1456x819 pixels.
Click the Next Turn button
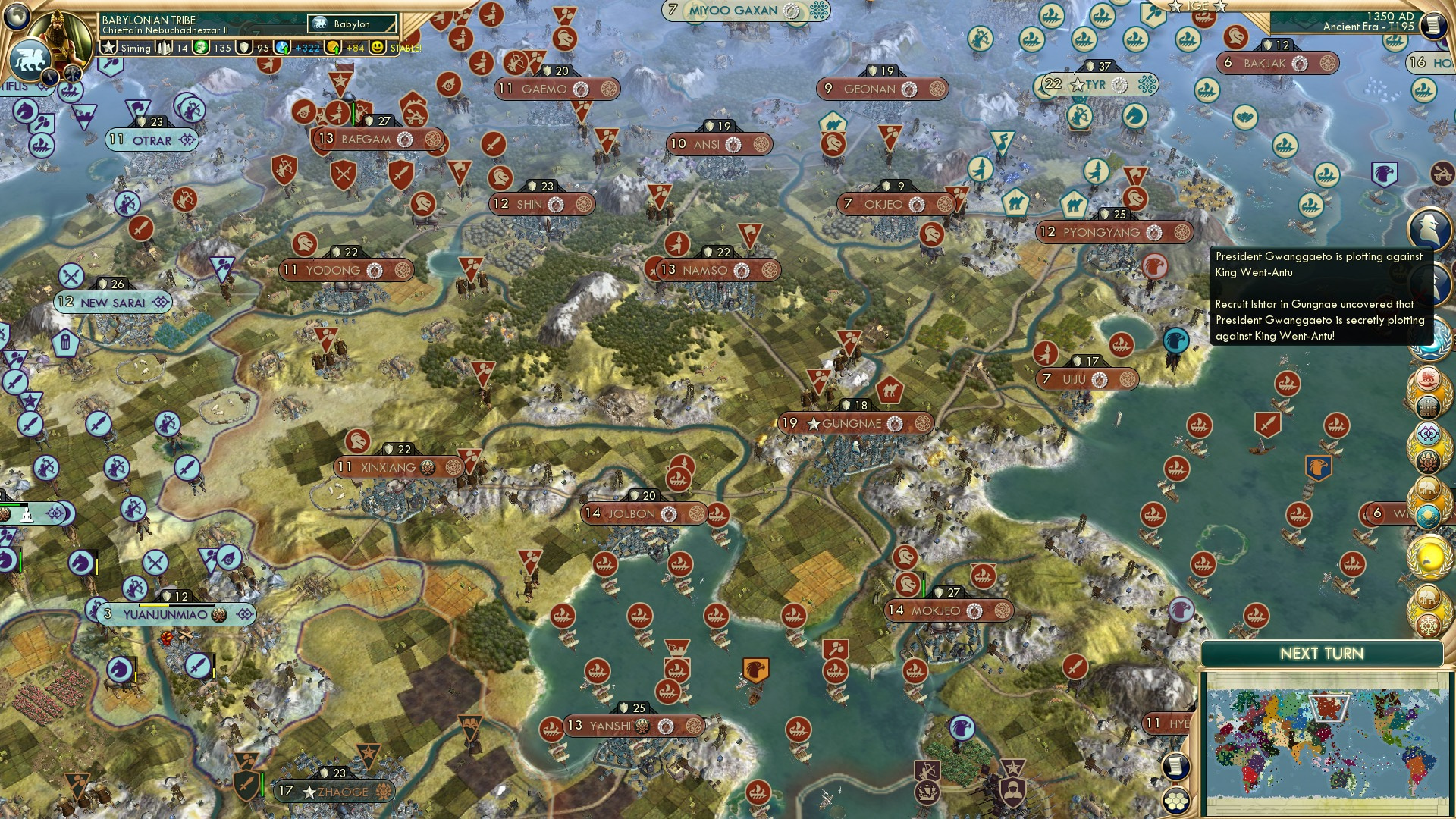point(1323,652)
